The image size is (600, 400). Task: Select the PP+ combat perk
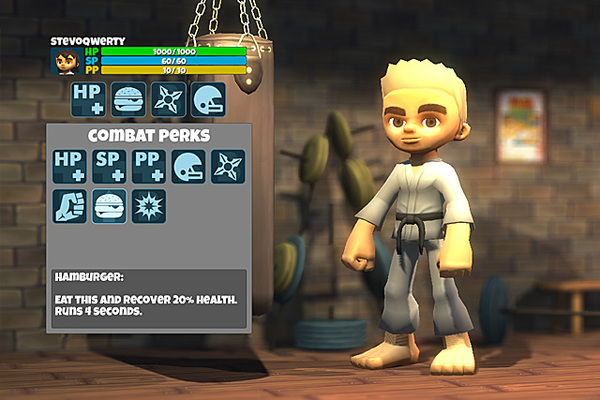149,166
